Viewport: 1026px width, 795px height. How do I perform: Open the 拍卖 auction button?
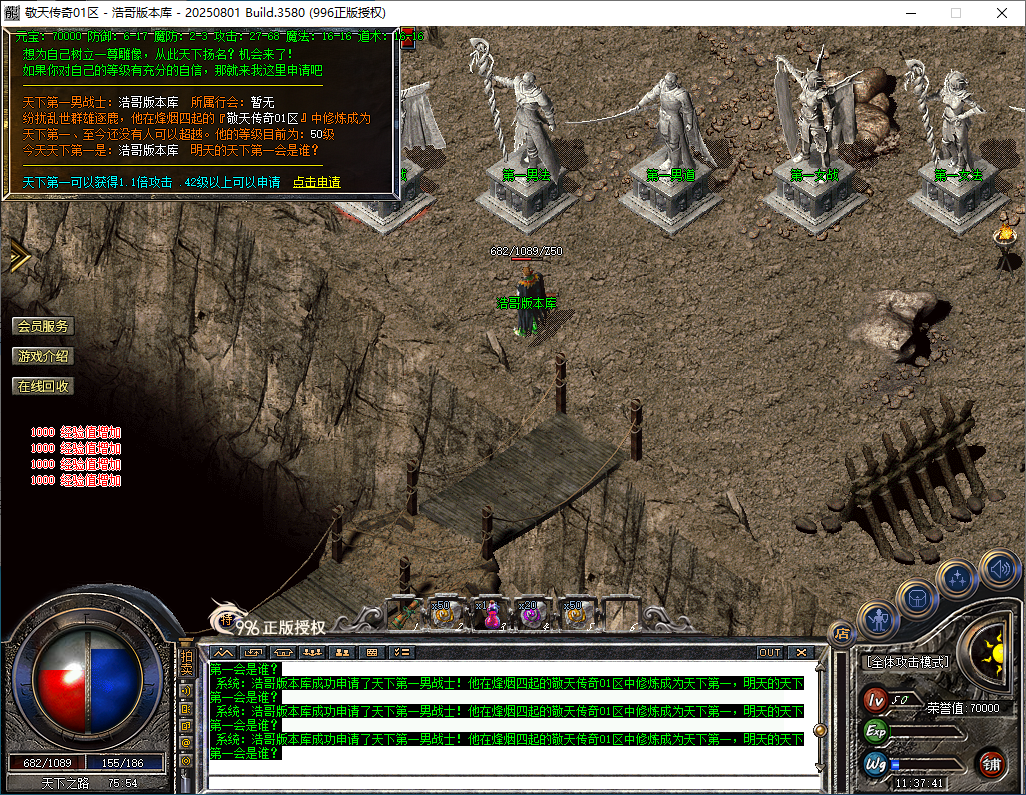(186, 663)
